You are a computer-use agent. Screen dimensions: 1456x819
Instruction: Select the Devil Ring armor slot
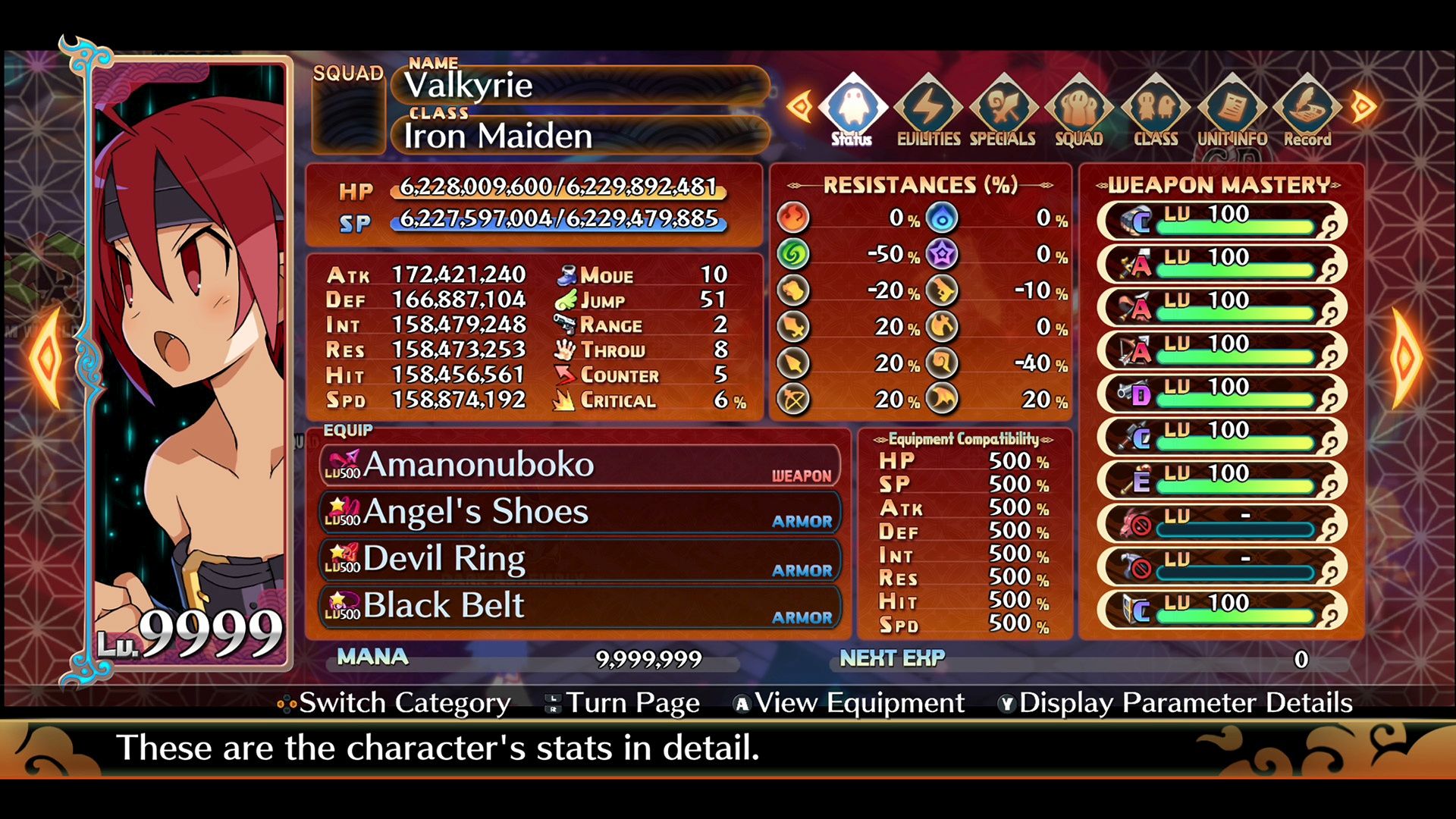[x=580, y=559]
